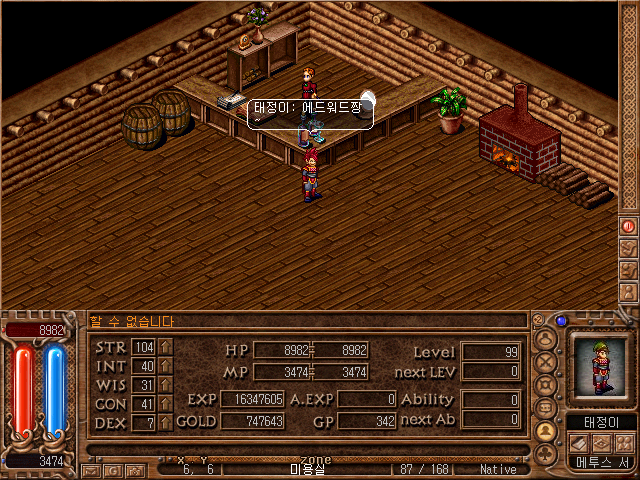The width and height of the screenshot is (640, 480).
Task: Boost DEX with its arrow button
Action: [x=165, y=422]
